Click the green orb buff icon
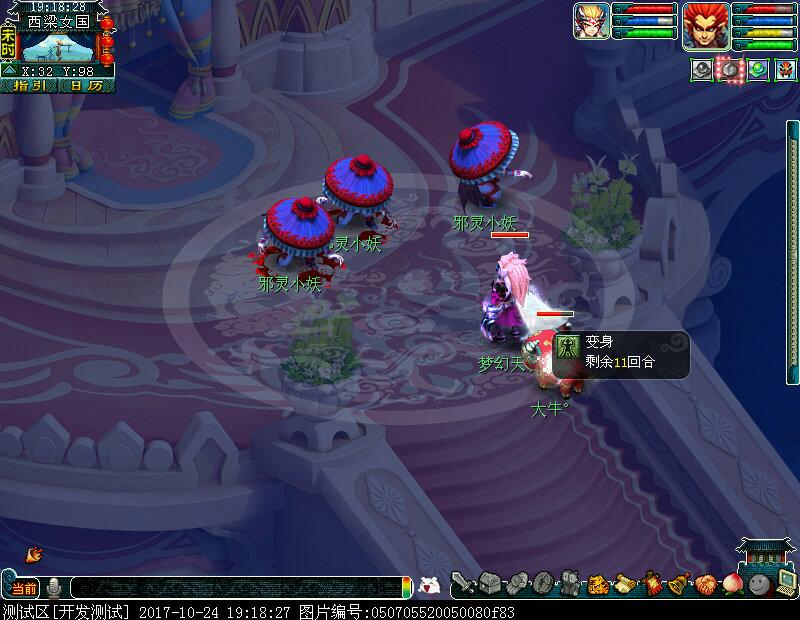This screenshot has width=800, height=620. pos(758,70)
